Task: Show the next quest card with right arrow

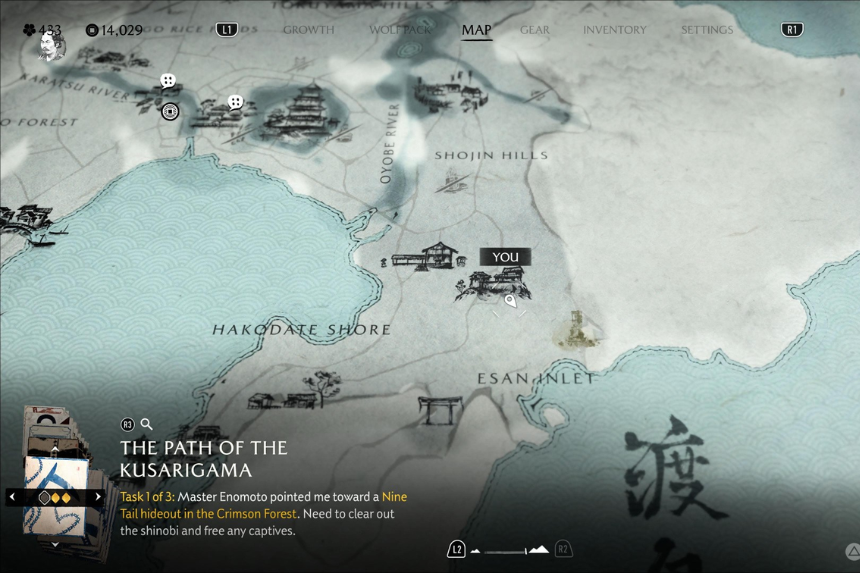Action: pyautogui.click(x=98, y=496)
